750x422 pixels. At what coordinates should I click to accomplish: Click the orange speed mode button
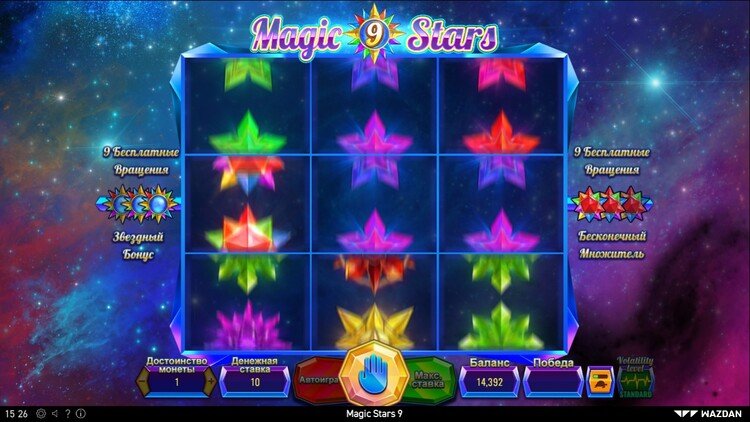pyautogui.click(x=598, y=380)
